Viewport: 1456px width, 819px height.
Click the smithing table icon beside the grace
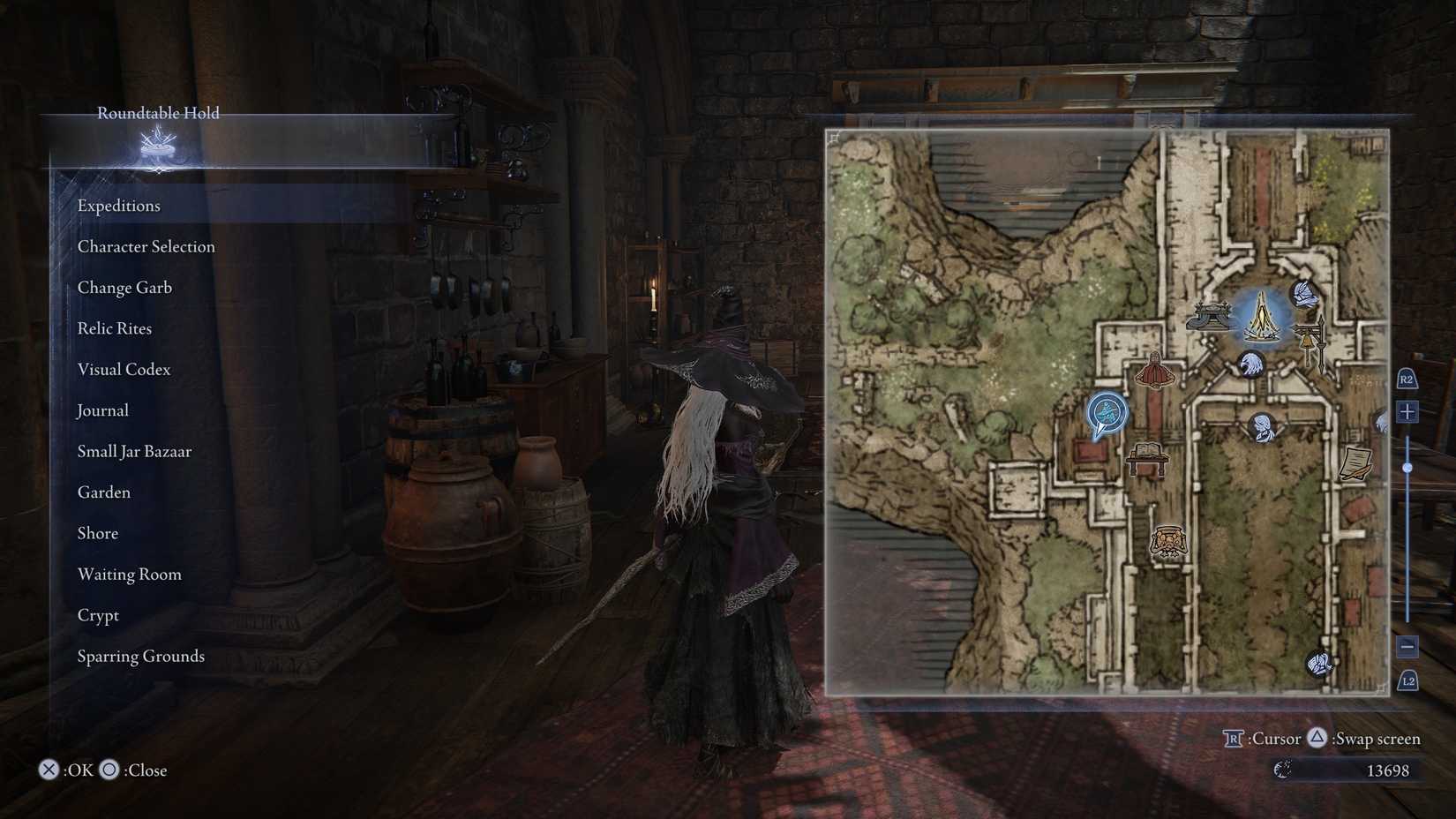[x=1209, y=314]
